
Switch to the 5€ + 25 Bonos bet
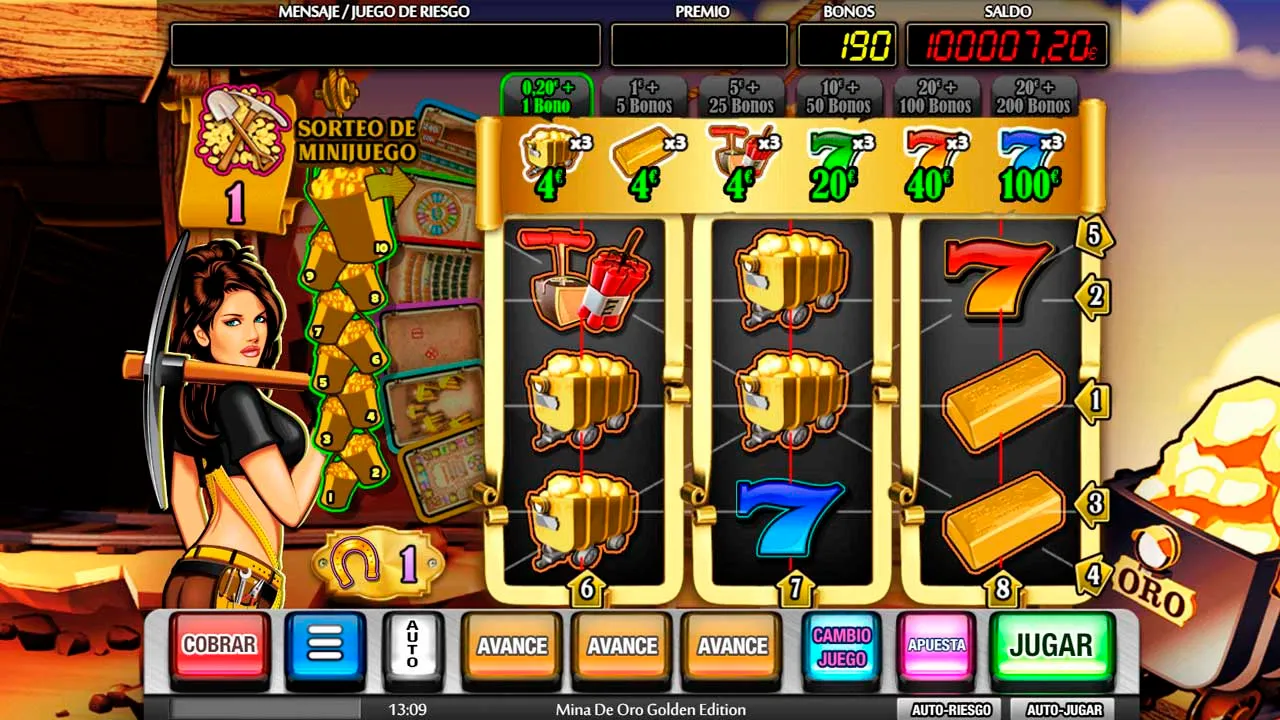click(741, 97)
